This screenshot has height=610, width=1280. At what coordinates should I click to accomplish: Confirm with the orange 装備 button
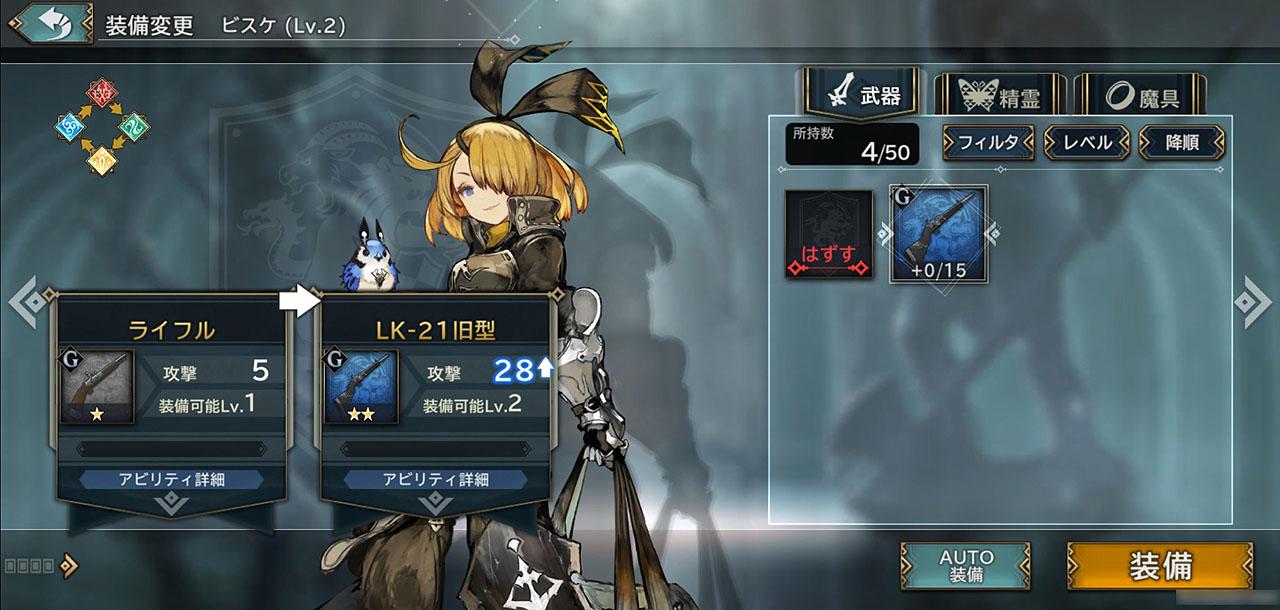[x=1159, y=565]
